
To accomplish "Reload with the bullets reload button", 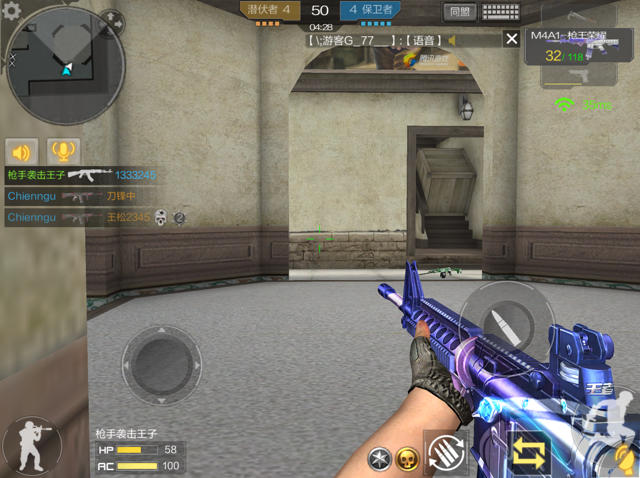I will (x=445, y=452).
